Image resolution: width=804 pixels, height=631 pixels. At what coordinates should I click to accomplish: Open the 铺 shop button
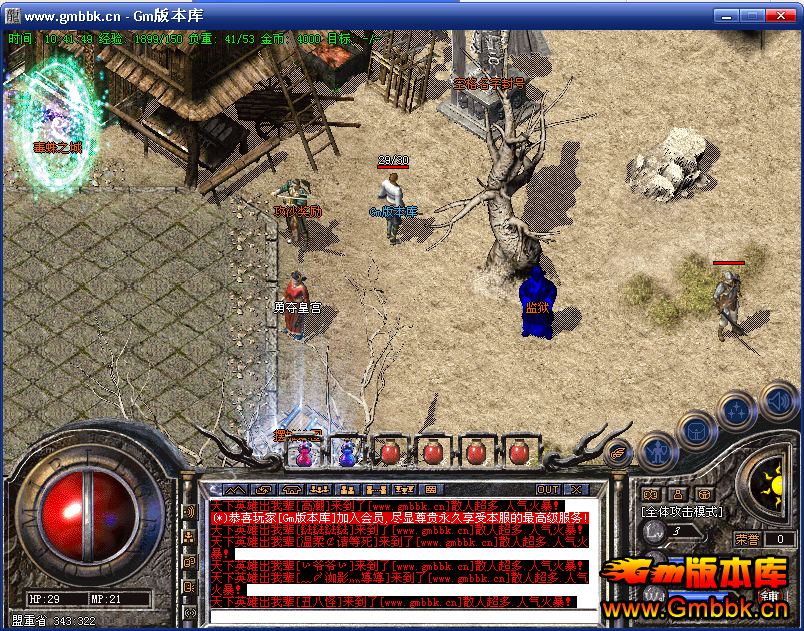point(771,597)
